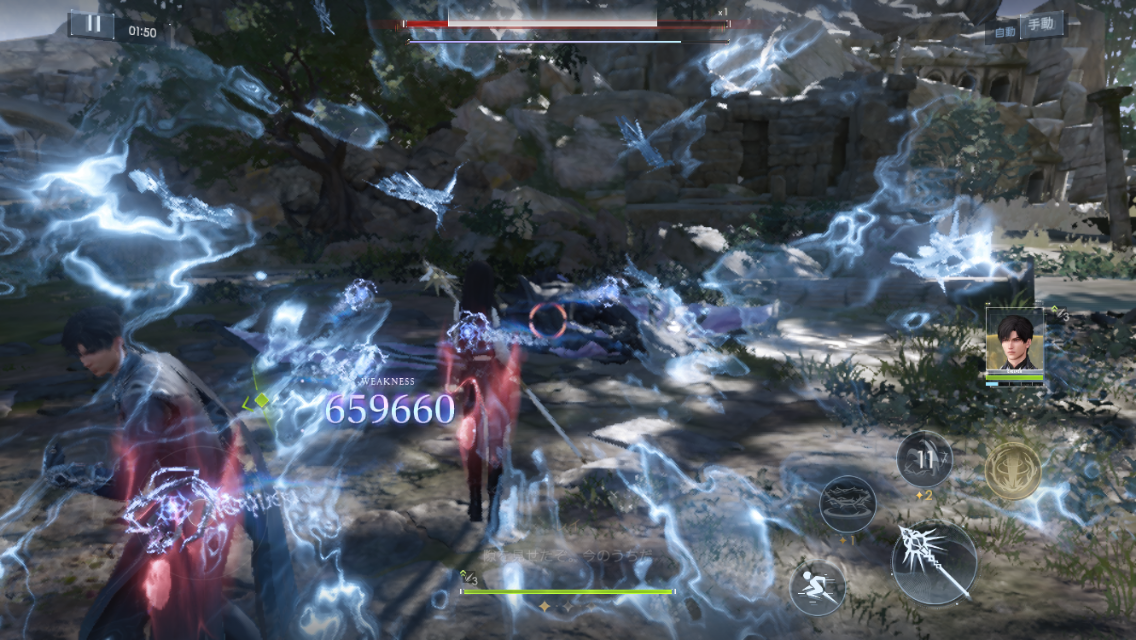The height and width of the screenshot is (640, 1136).
Task: Use the spear basic attack button
Action: point(934,562)
